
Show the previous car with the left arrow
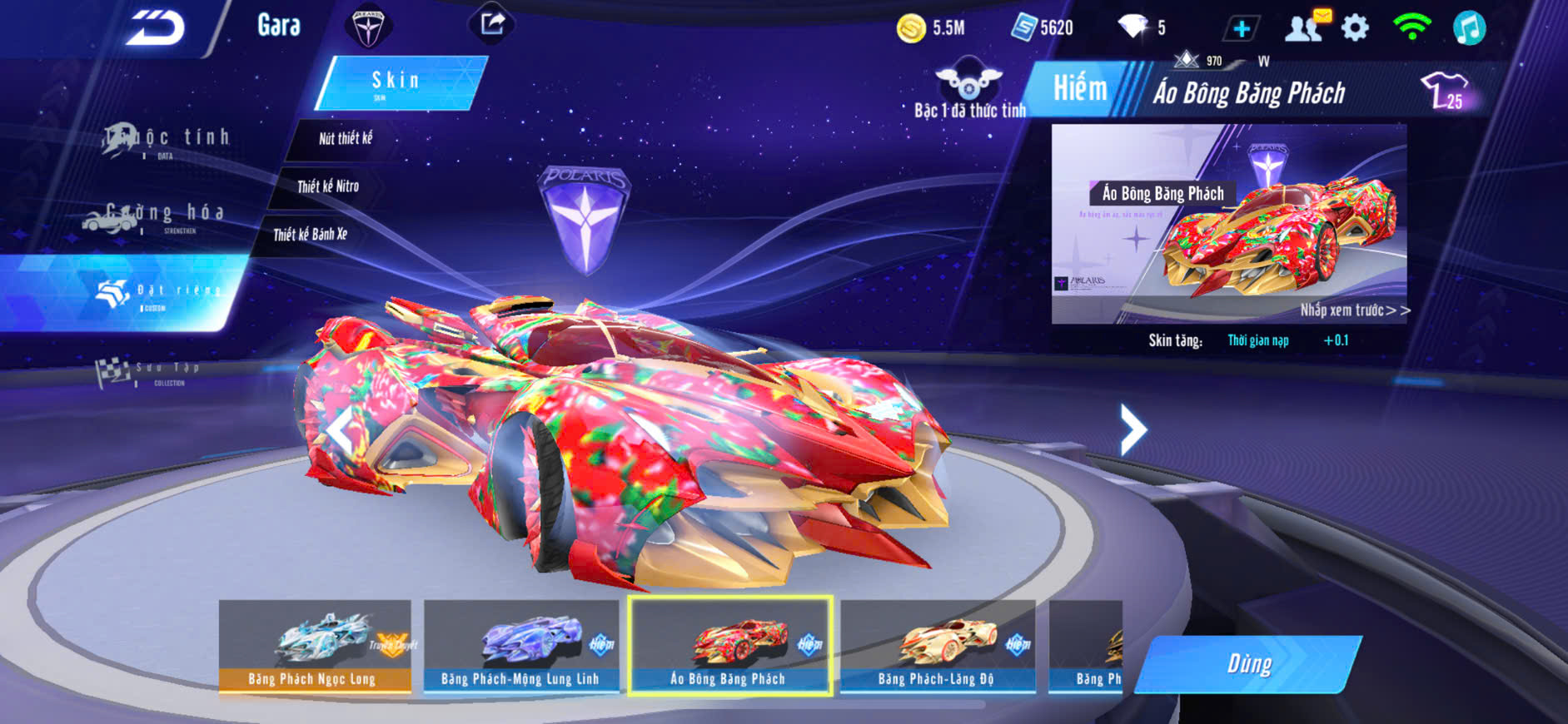pos(339,430)
